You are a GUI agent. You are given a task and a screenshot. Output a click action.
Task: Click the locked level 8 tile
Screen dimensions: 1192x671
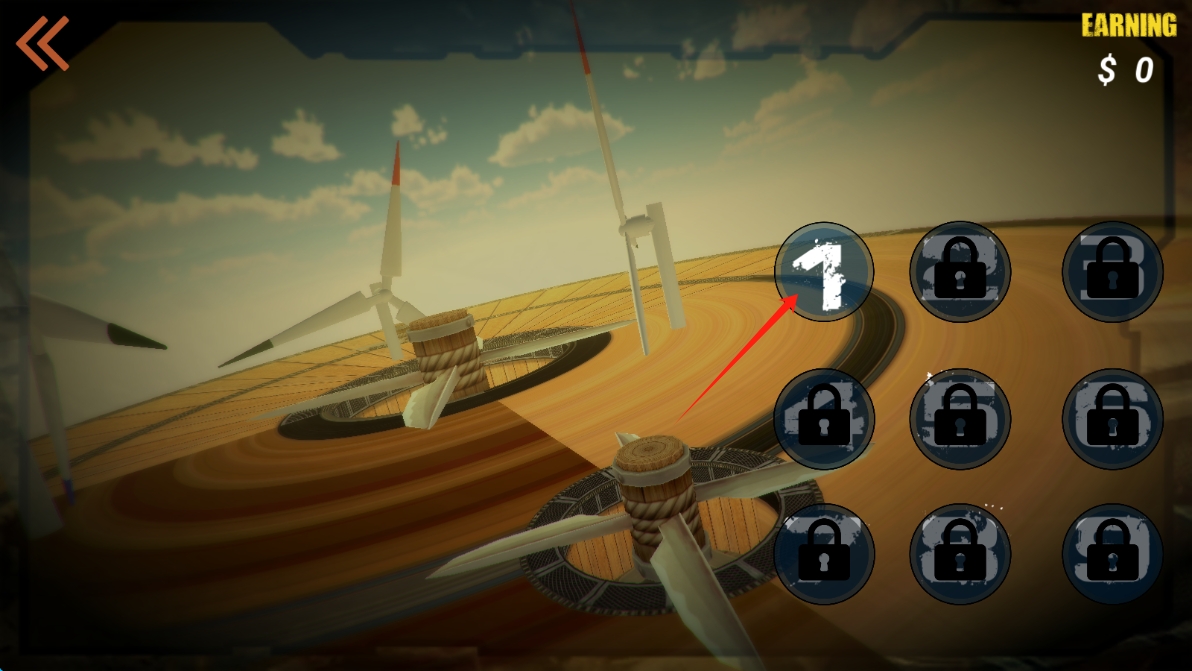click(x=960, y=554)
